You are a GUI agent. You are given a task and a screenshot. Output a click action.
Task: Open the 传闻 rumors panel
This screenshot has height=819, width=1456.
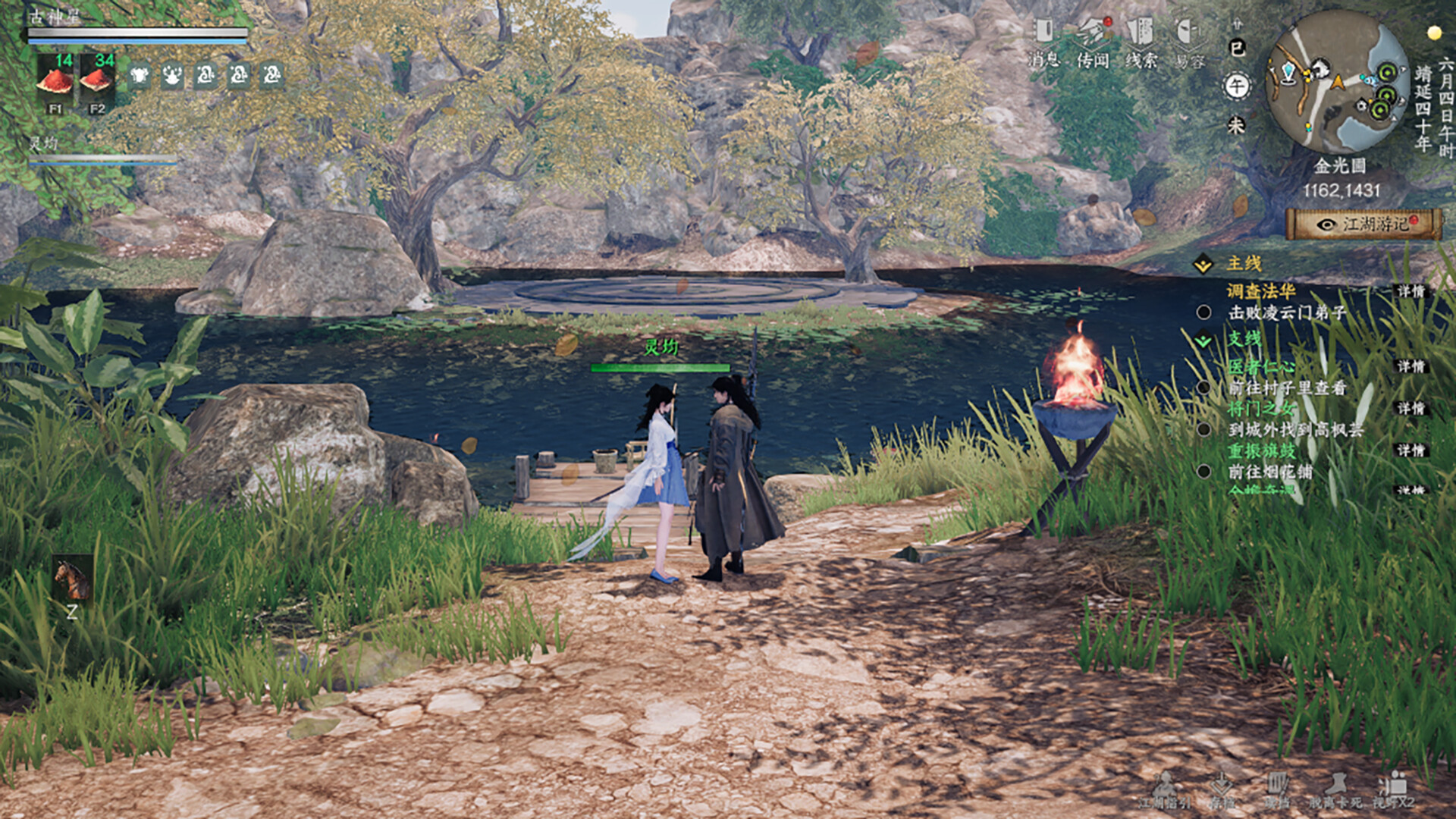1093,42
